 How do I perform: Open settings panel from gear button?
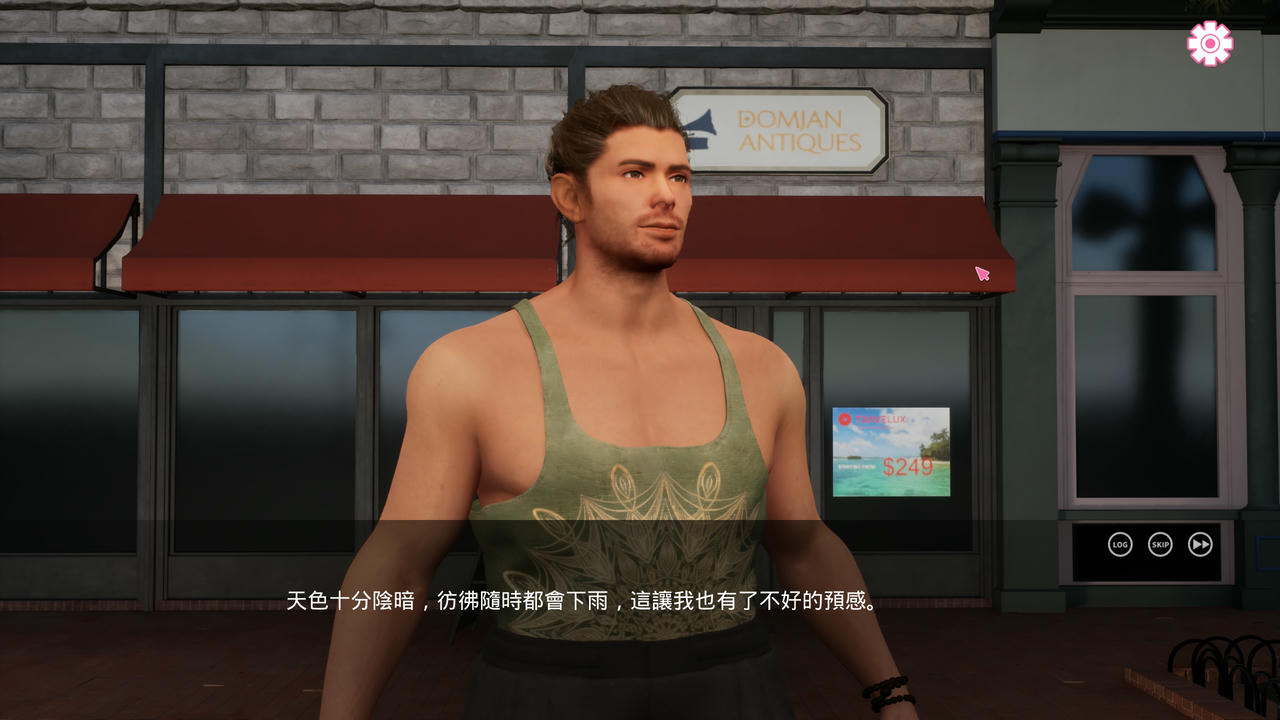click(x=1209, y=41)
